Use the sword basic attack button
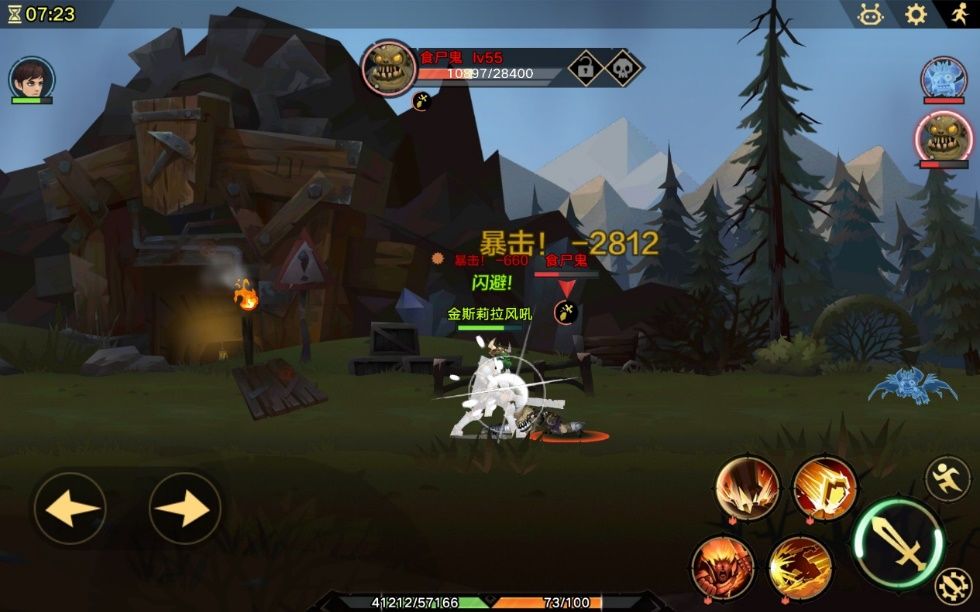 (x=897, y=543)
